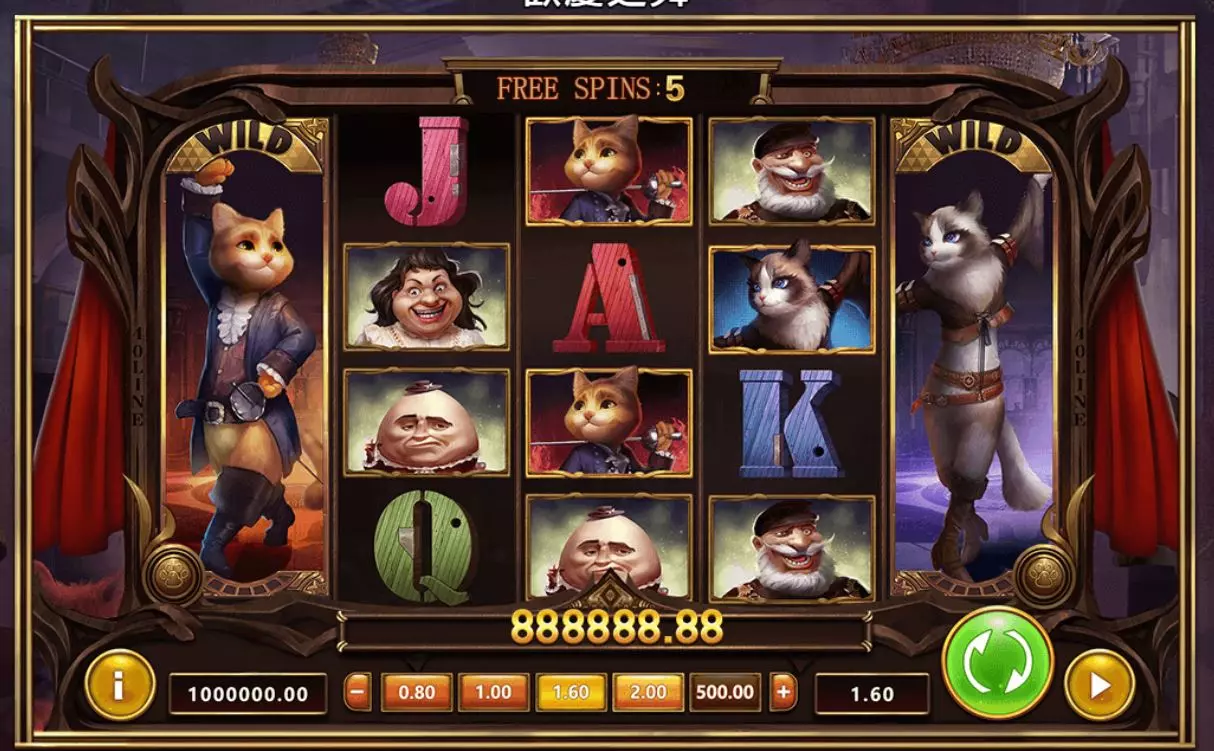Choose the 1.00 bet amount
This screenshot has height=751, width=1214.
[493, 692]
